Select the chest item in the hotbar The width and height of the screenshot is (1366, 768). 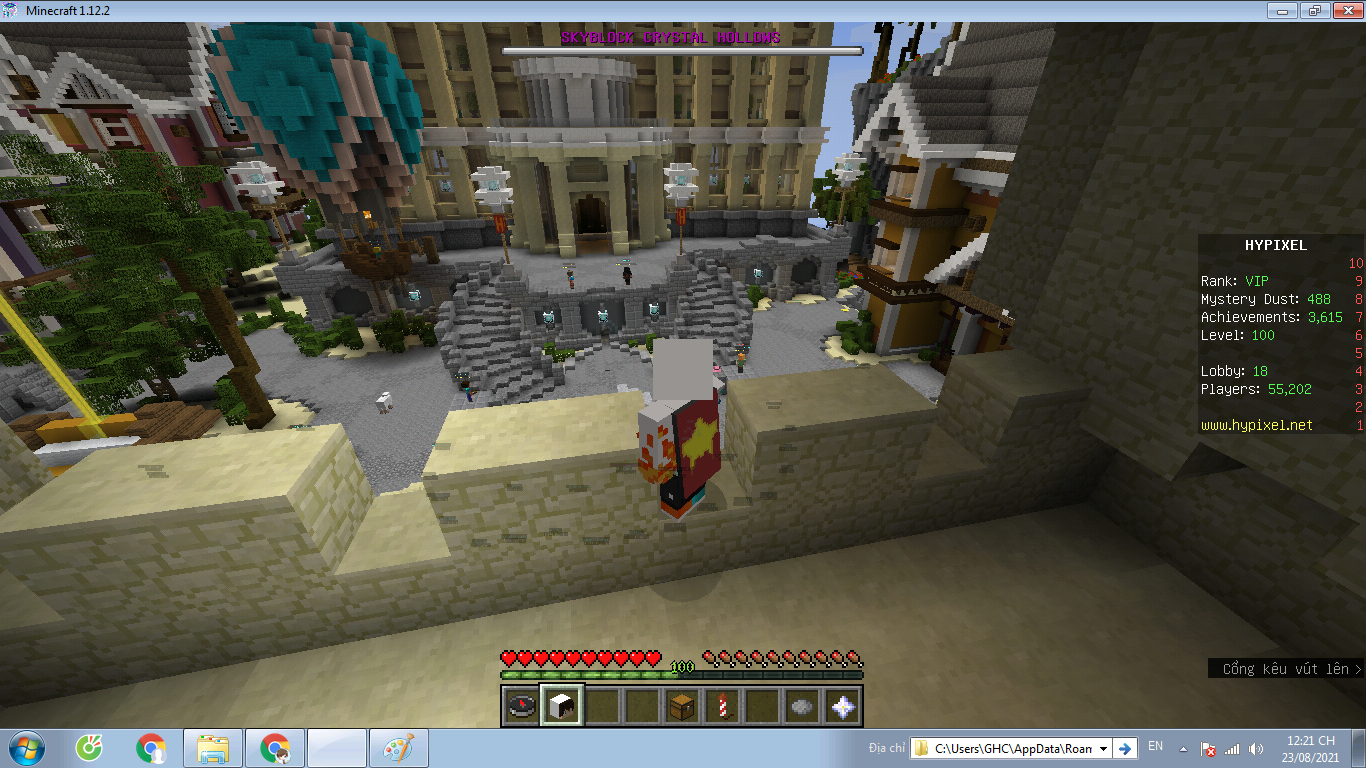[681, 707]
